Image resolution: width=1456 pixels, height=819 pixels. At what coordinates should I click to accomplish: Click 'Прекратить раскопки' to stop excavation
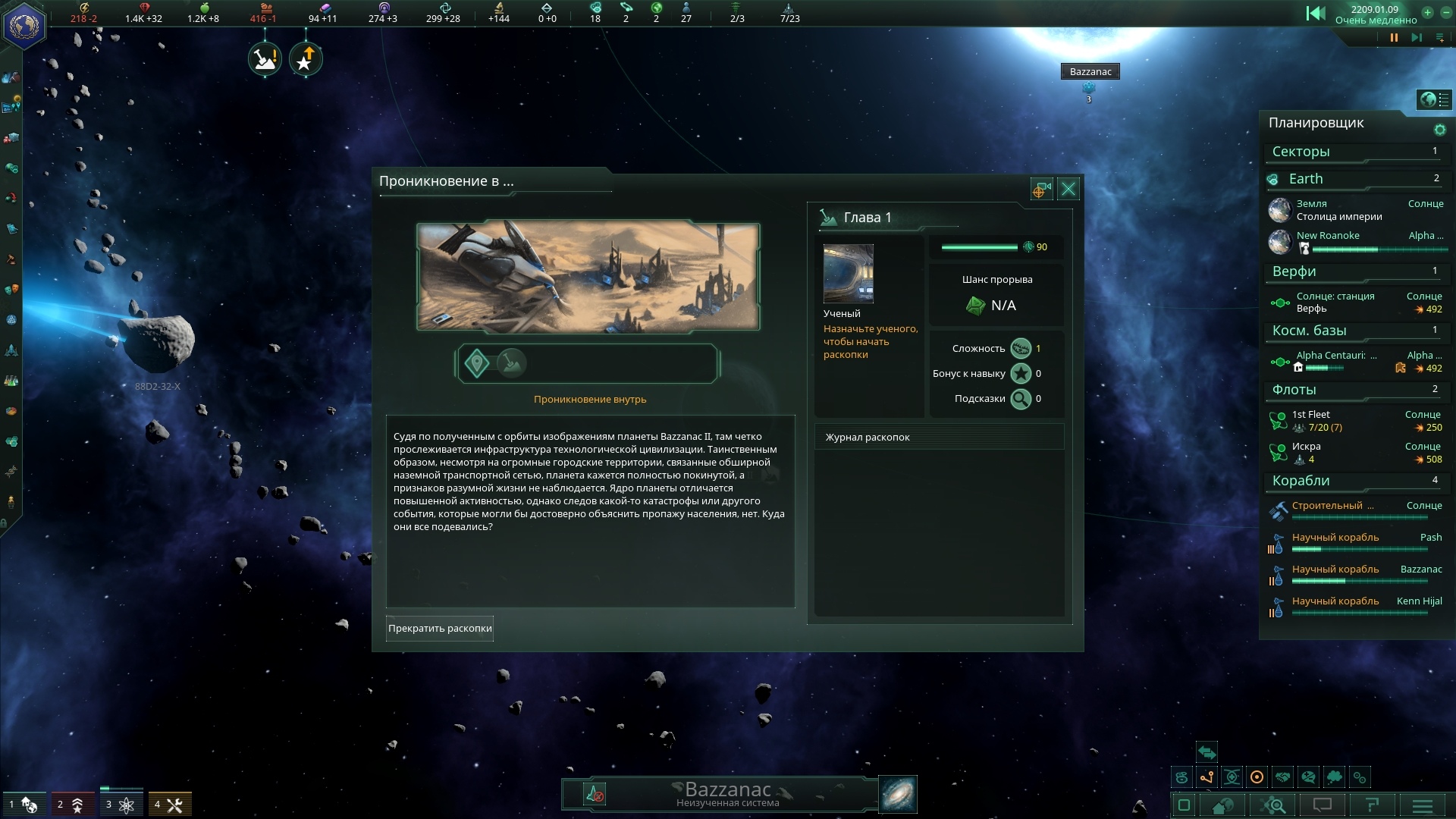pyautogui.click(x=440, y=629)
